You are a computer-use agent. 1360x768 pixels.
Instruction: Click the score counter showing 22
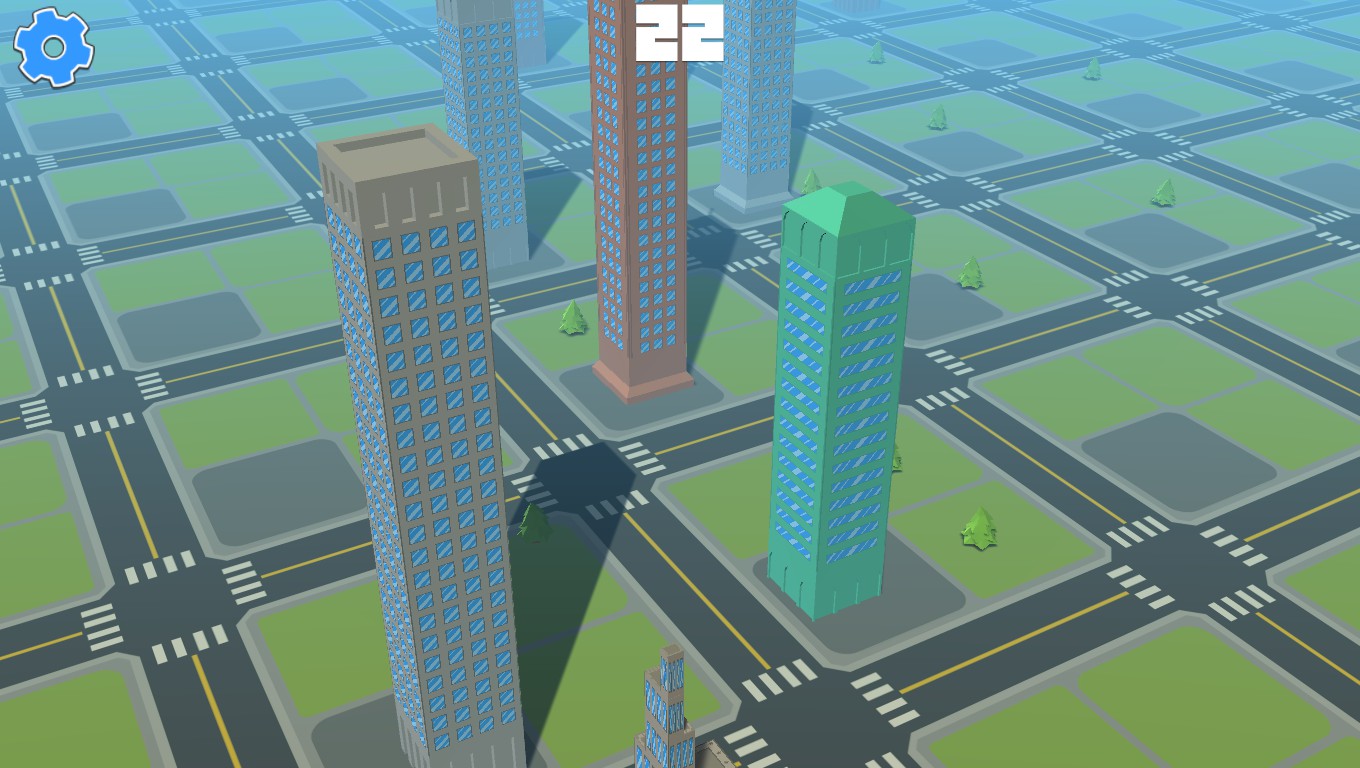tap(680, 33)
